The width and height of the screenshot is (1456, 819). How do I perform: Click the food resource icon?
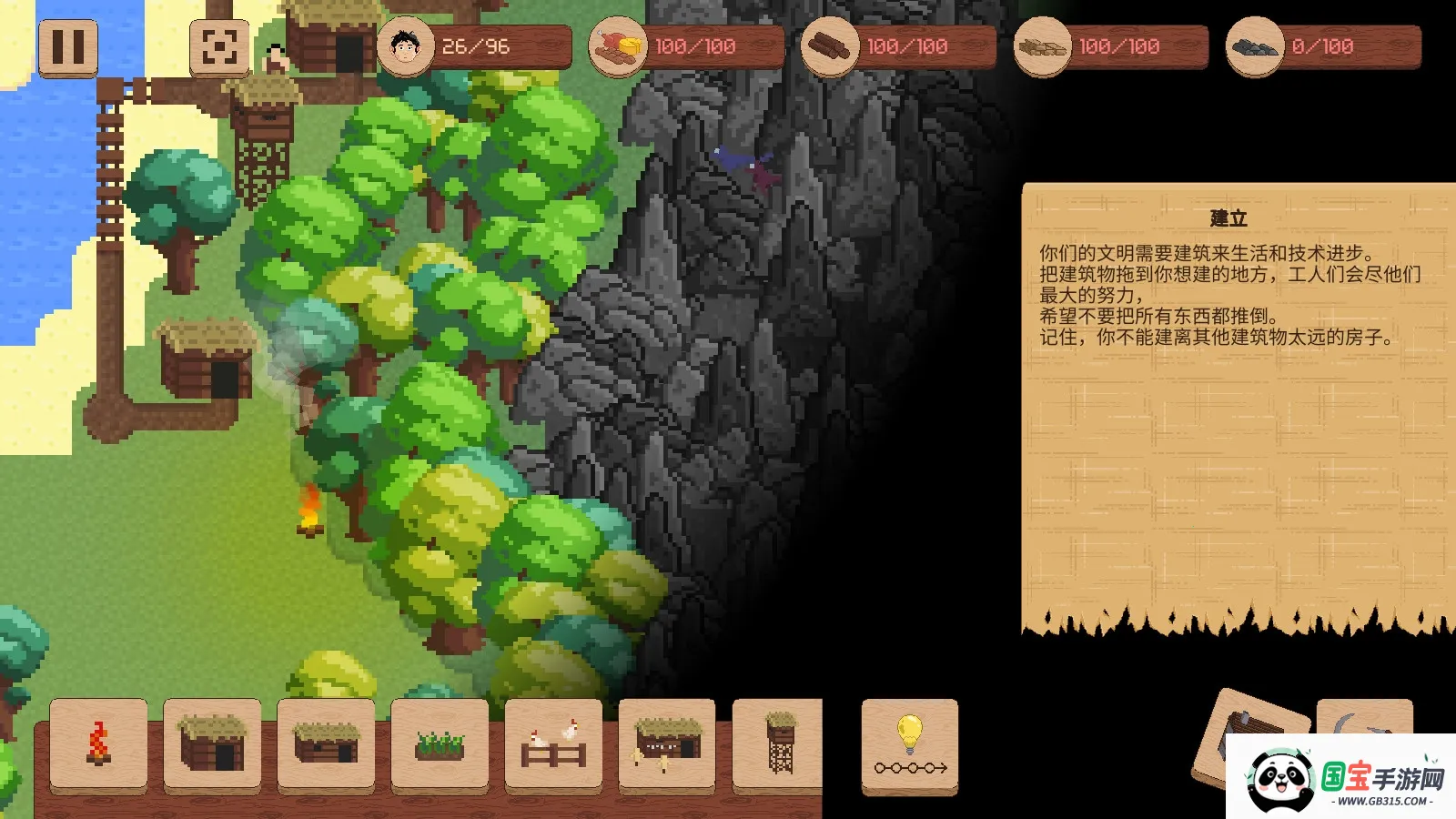(618, 46)
